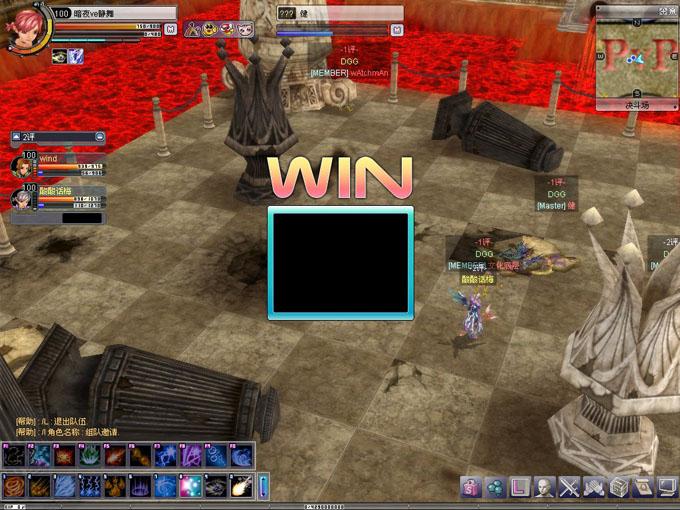Activate the F4 green flames skill

click(x=90, y=457)
